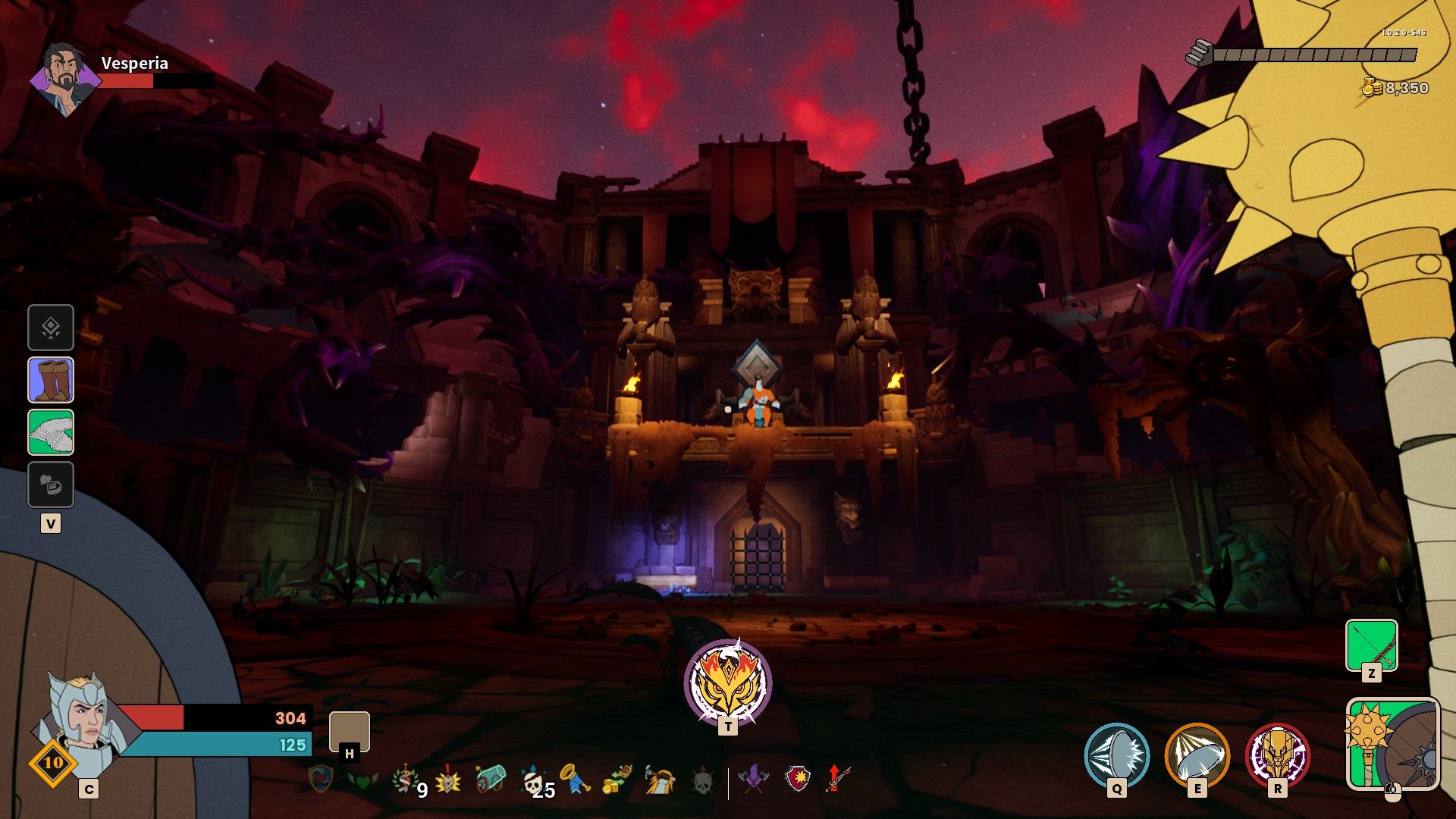Use the orange-ringed shield slam ability
Viewport: 1456px width, 819px height.
1197,755
